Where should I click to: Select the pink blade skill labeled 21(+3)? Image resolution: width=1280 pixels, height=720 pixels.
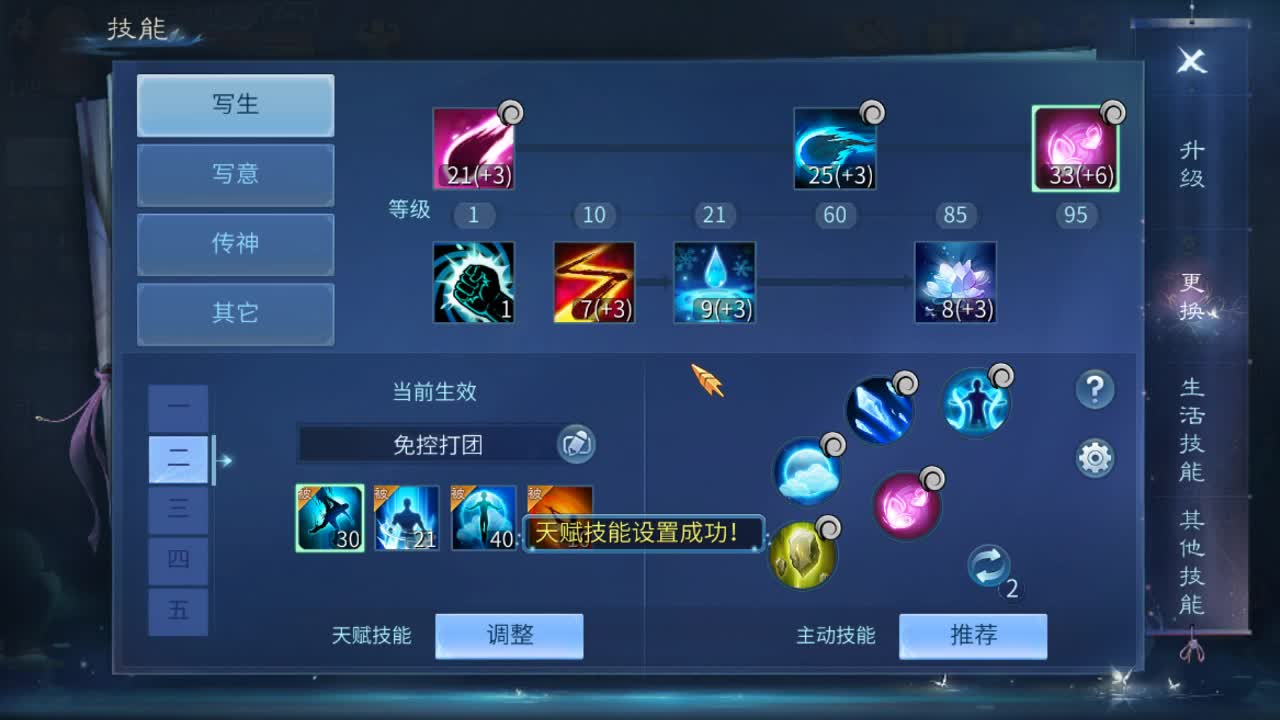click(x=472, y=145)
